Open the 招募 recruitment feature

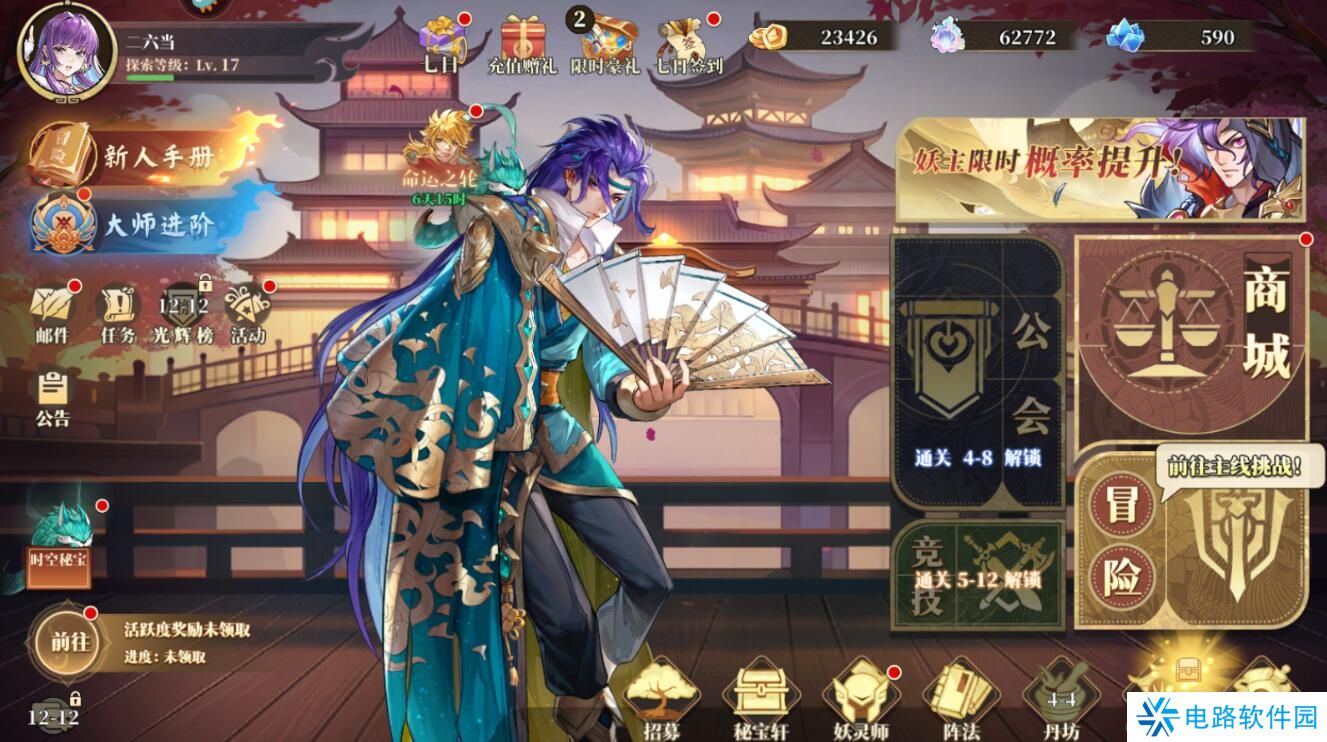pos(661,695)
